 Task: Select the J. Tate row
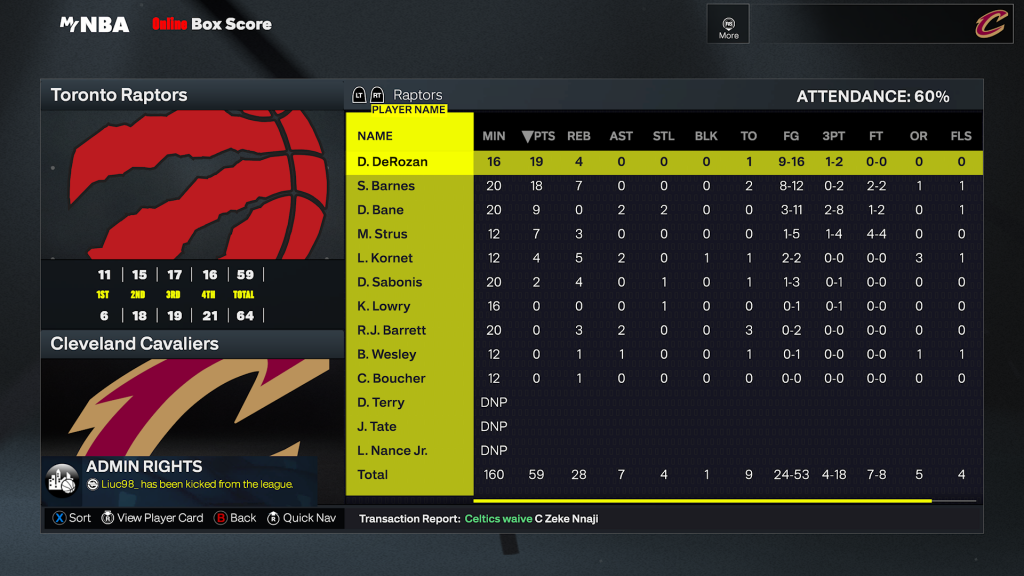(x=378, y=426)
